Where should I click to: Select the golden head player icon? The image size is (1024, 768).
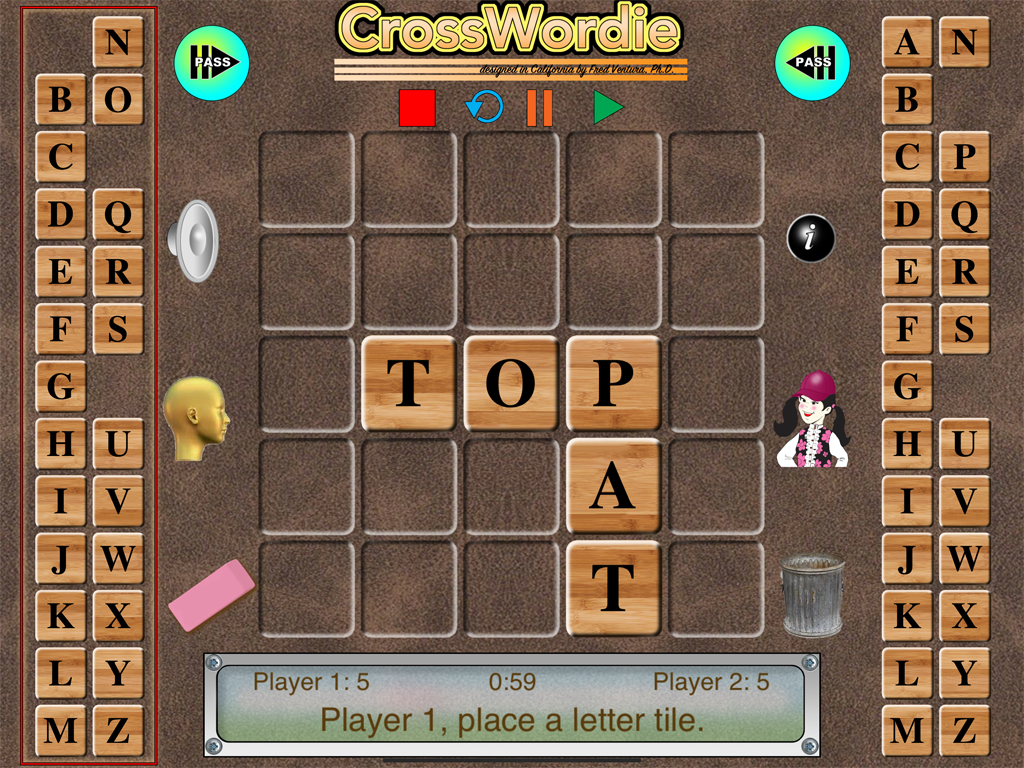tap(197, 418)
